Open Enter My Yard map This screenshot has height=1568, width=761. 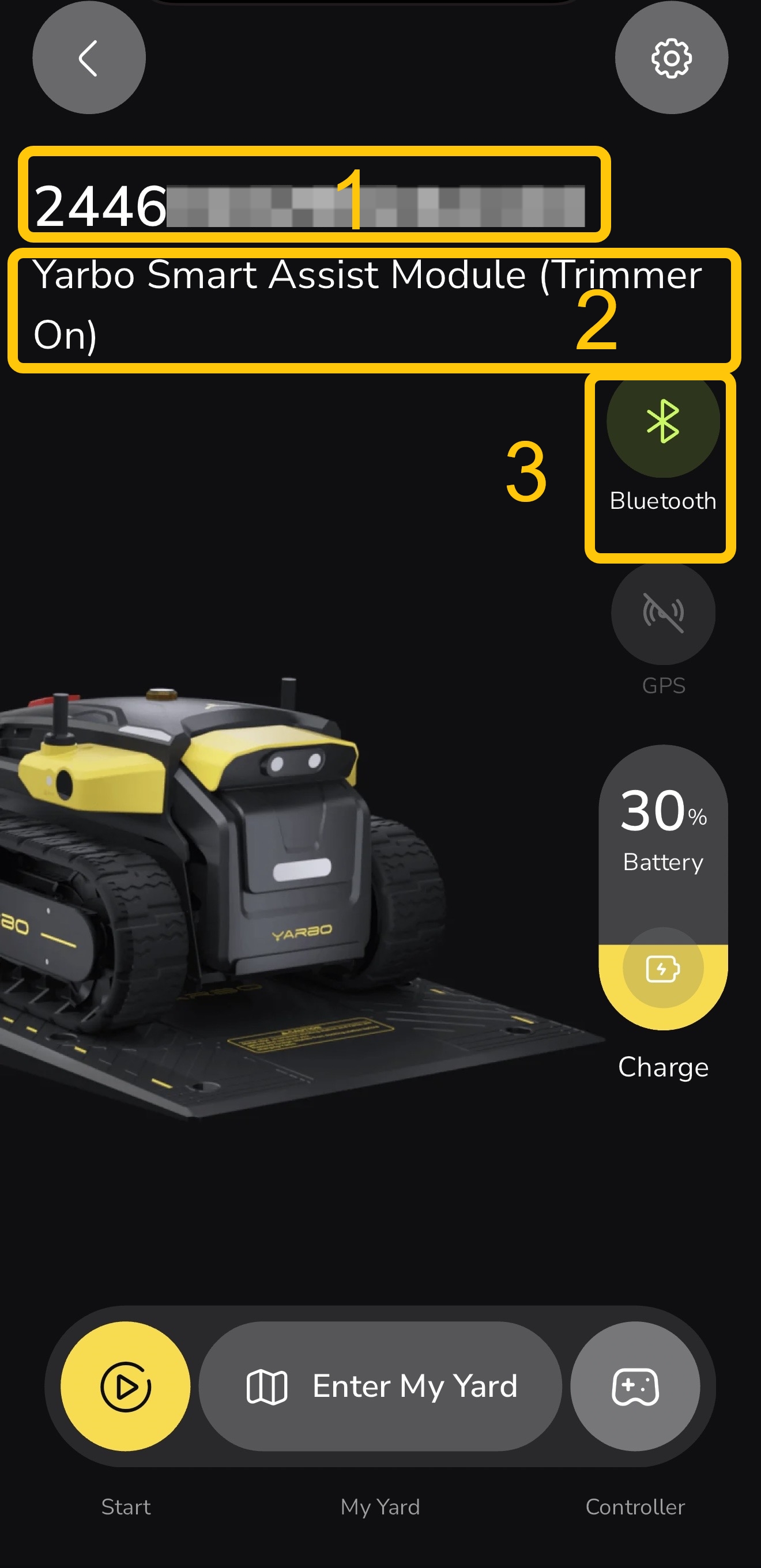click(380, 1386)
